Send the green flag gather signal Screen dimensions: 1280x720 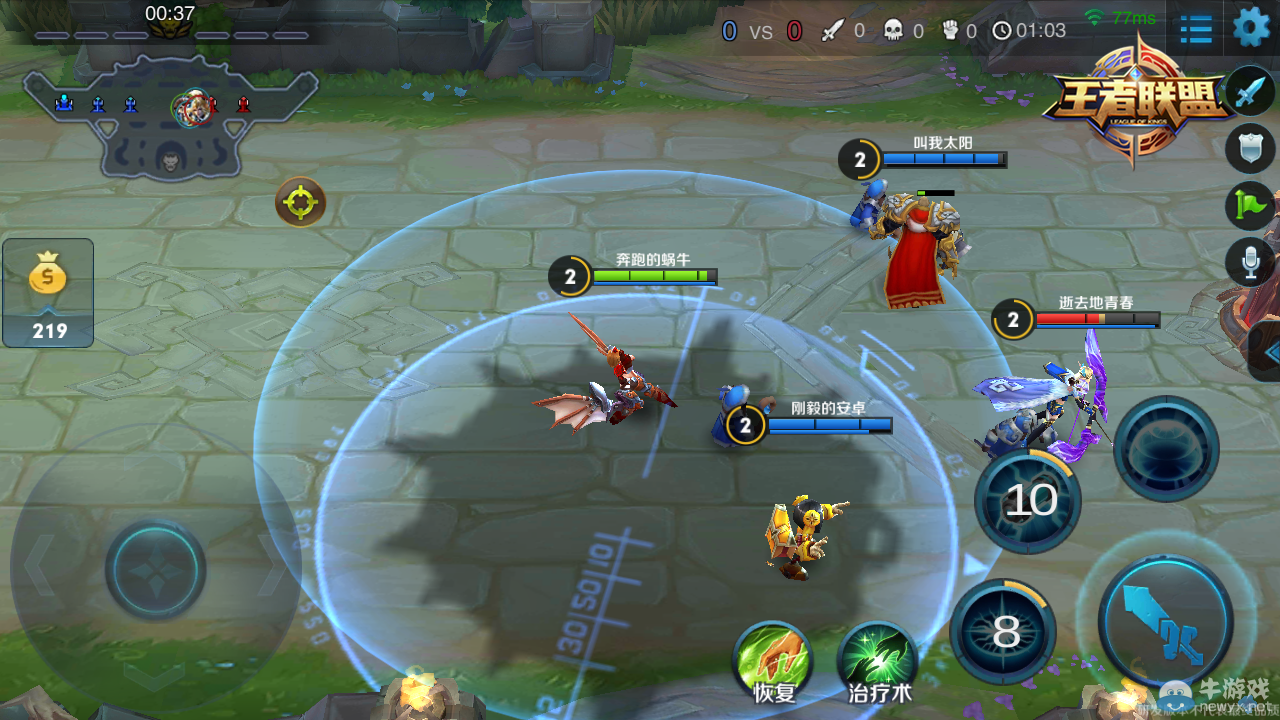(1250, 205)
